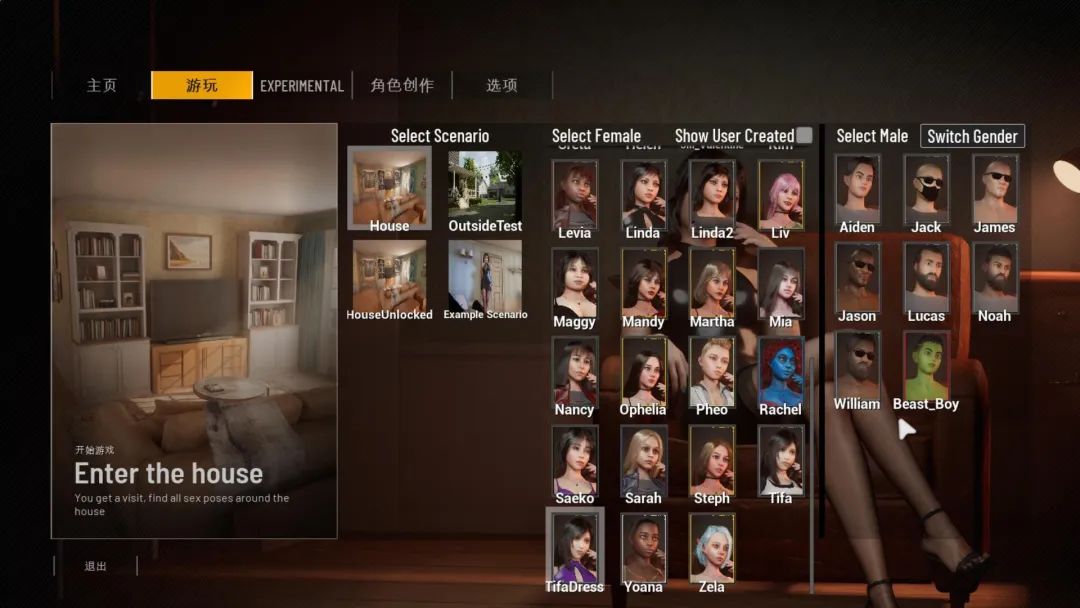Viewport: 1080px width, 608px height.
Task: Go to the 角色创作 tab
Action: pos(402,86)
